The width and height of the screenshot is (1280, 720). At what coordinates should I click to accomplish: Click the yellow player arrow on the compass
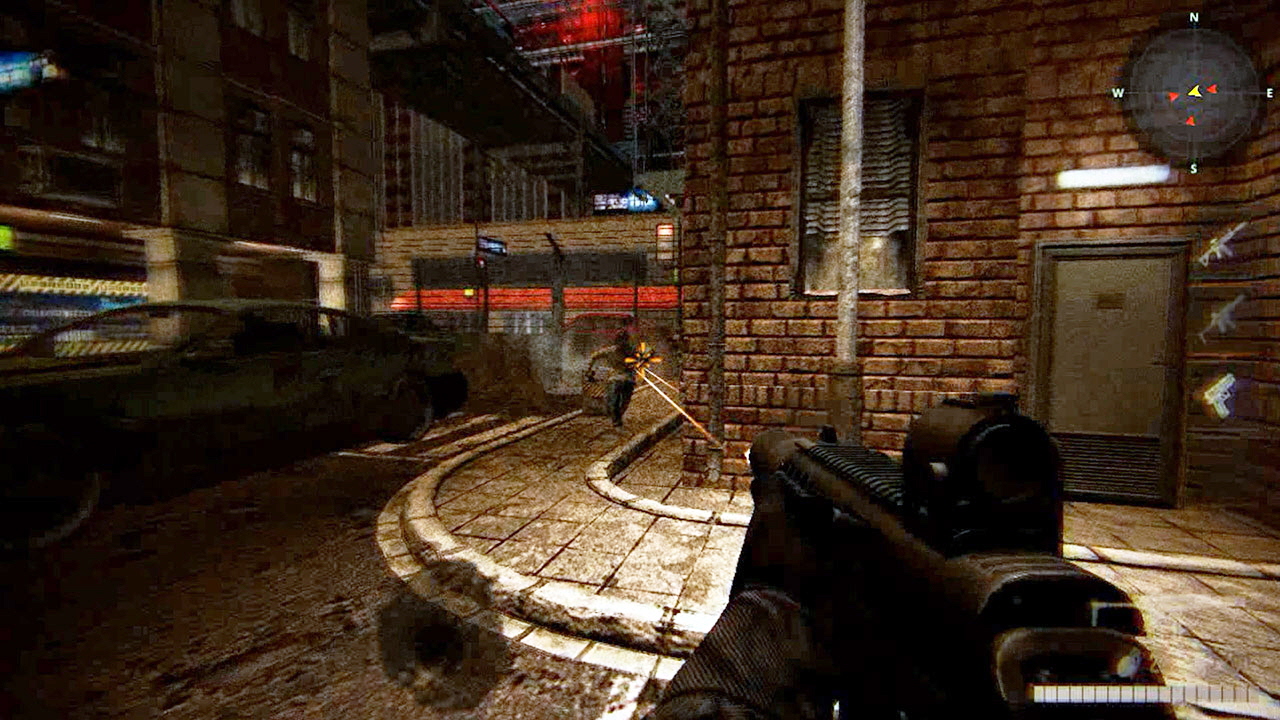point(1194,90)
